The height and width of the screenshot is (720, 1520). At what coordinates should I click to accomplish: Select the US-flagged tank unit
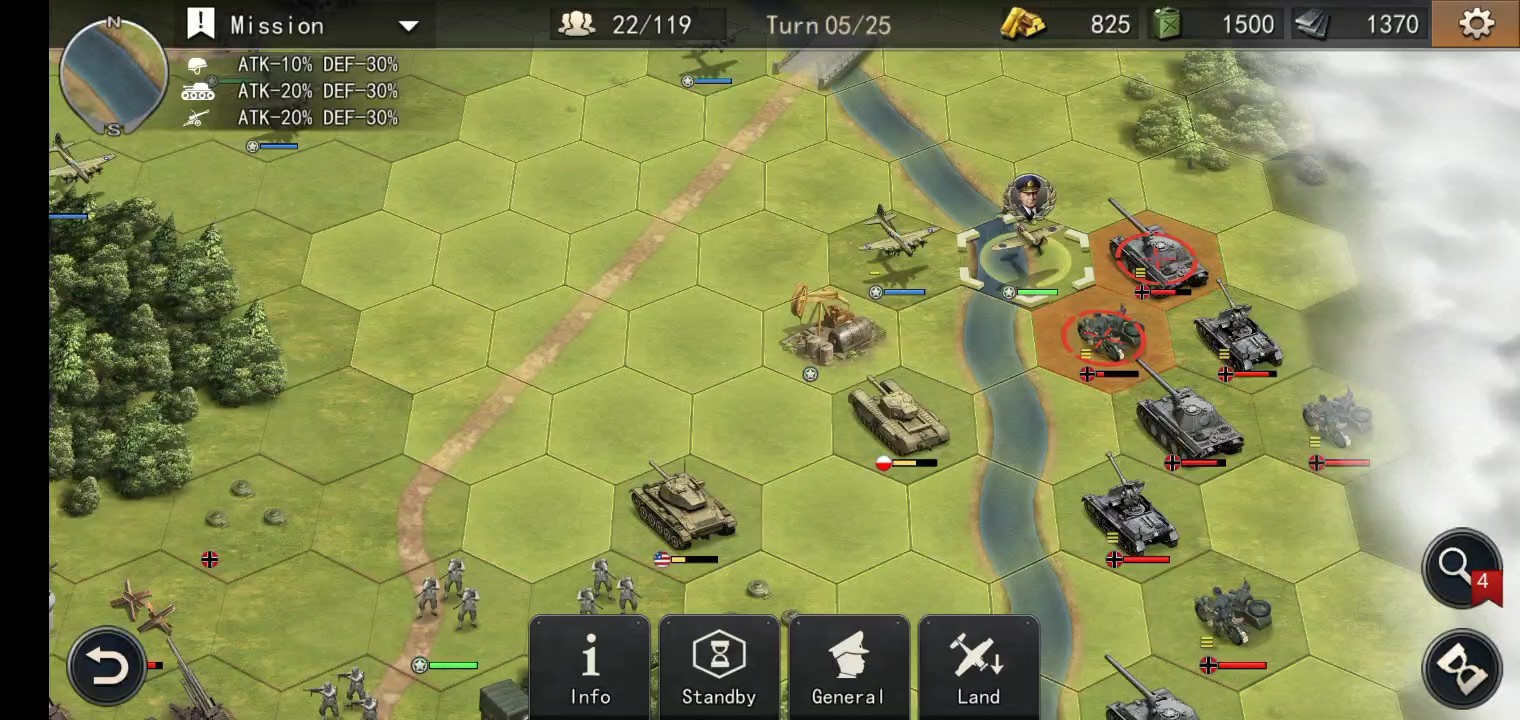683,508
